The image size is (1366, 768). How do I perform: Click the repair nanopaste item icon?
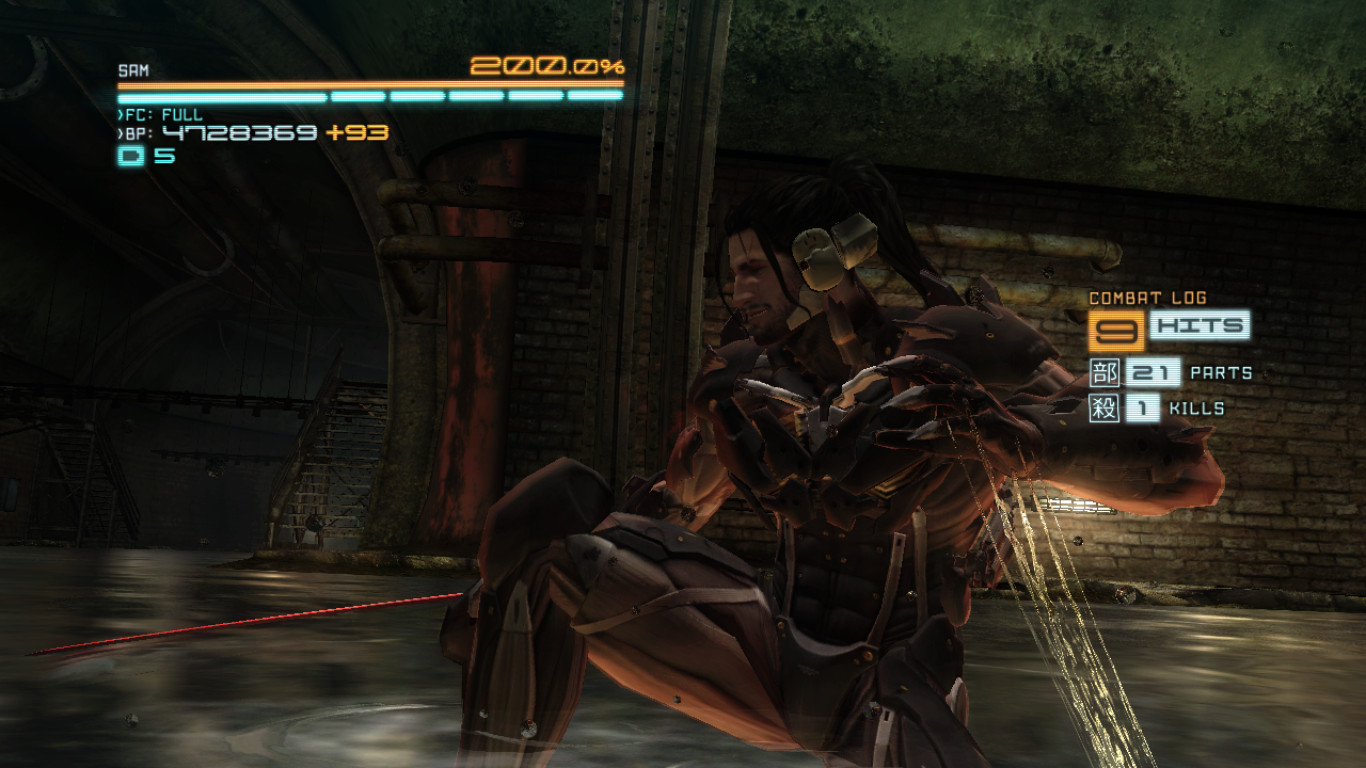131,157
